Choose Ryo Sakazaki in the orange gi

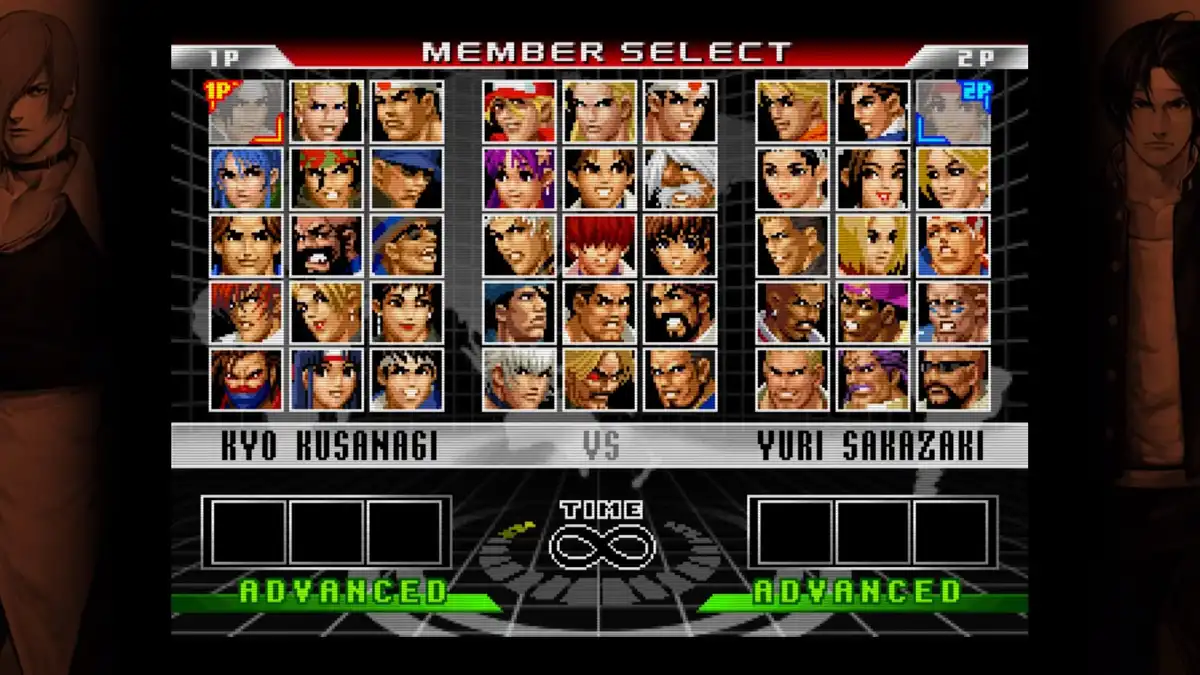coord(792,111)
